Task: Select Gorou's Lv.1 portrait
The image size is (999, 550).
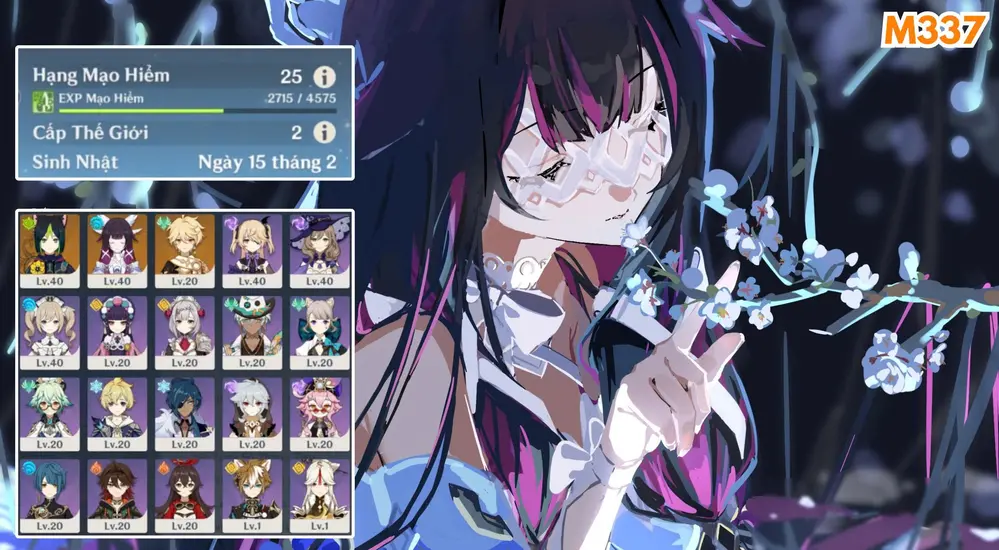Action: tap(252, 495)
